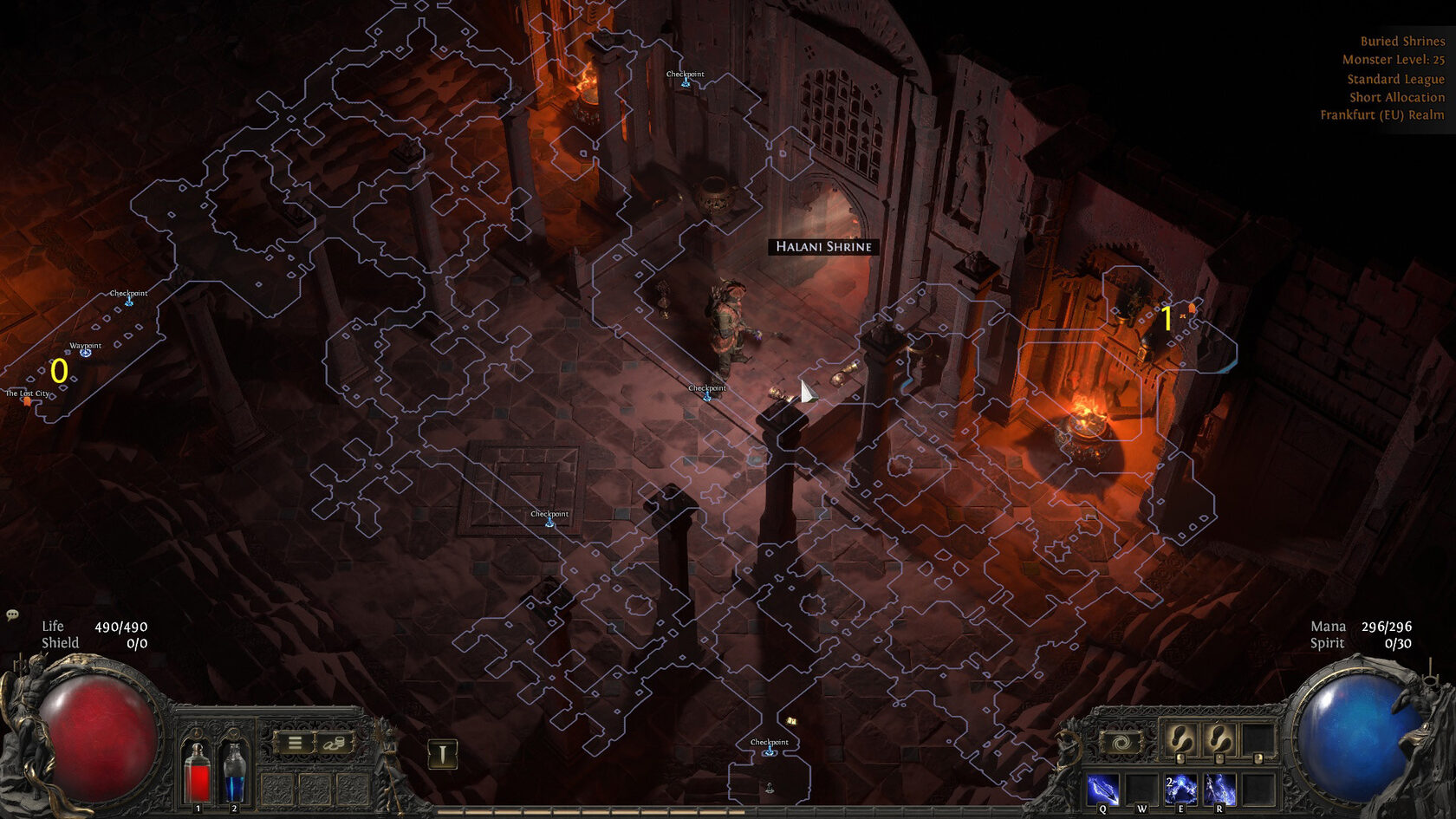Select the Waypoint marker on the map
1456x819 pixels.
(x=85, y=353)
